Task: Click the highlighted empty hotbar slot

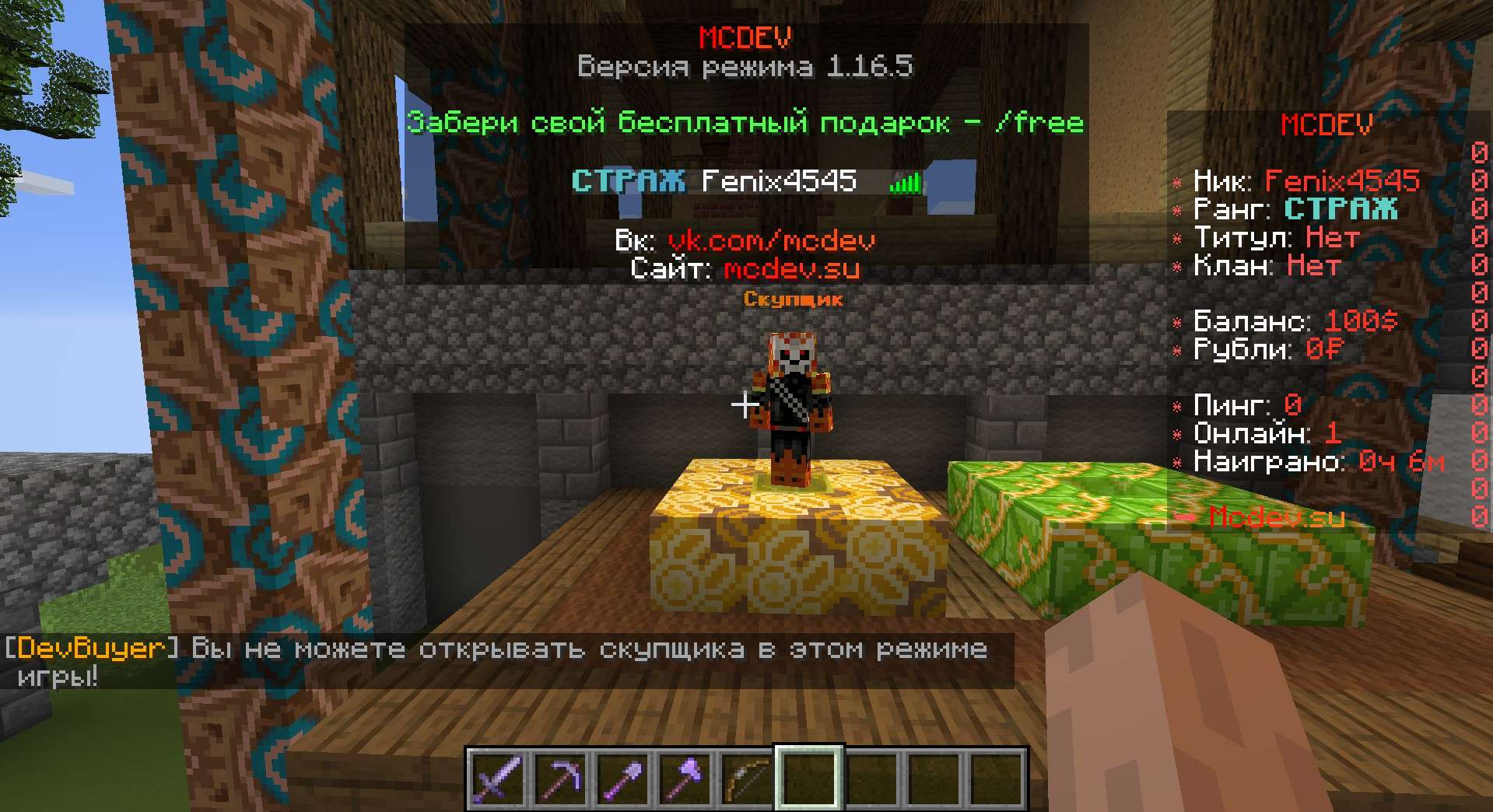Action: (x=810, y=779)
